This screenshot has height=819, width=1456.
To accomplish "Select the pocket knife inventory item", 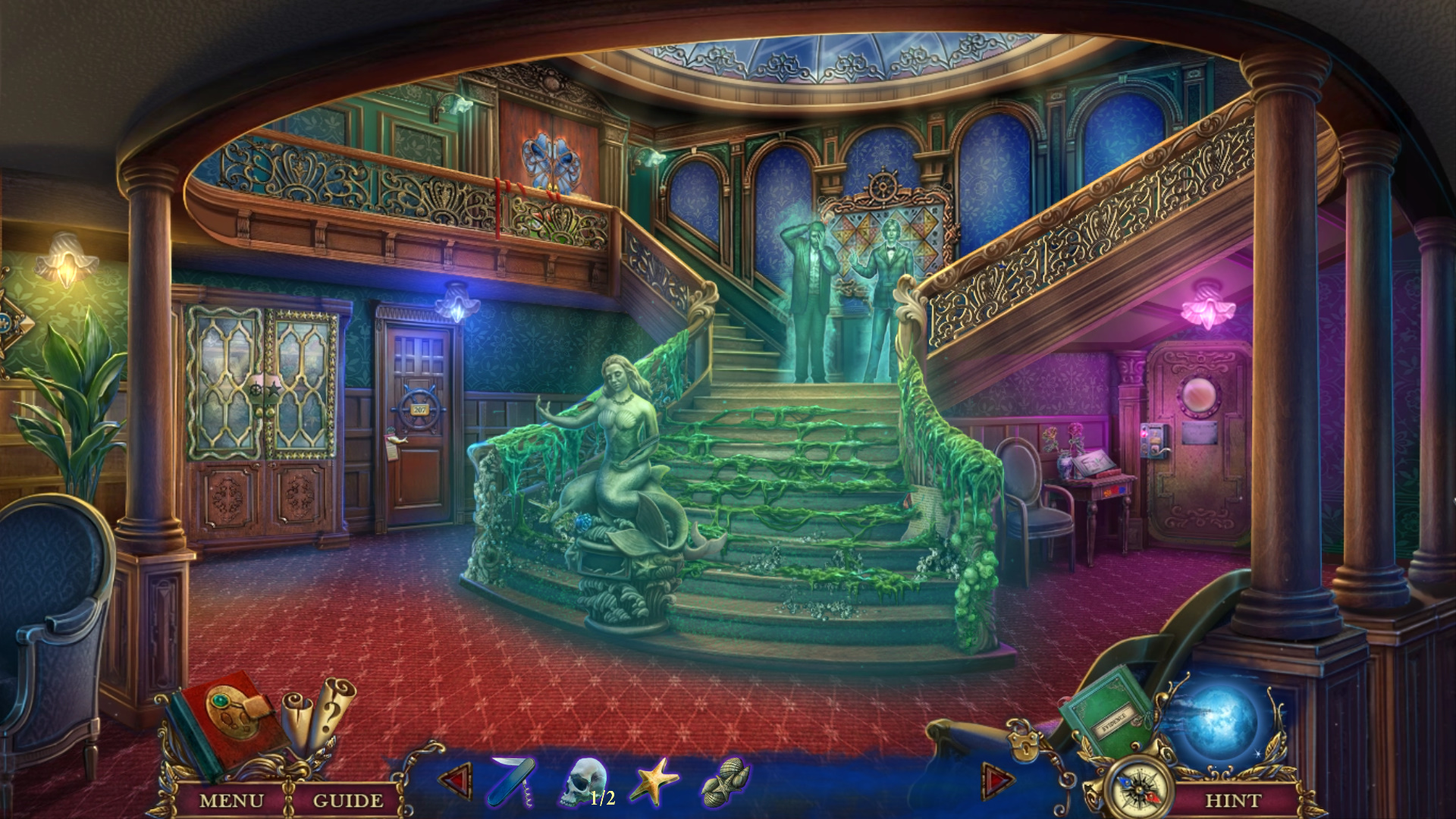I will click(x=512, y=780).
